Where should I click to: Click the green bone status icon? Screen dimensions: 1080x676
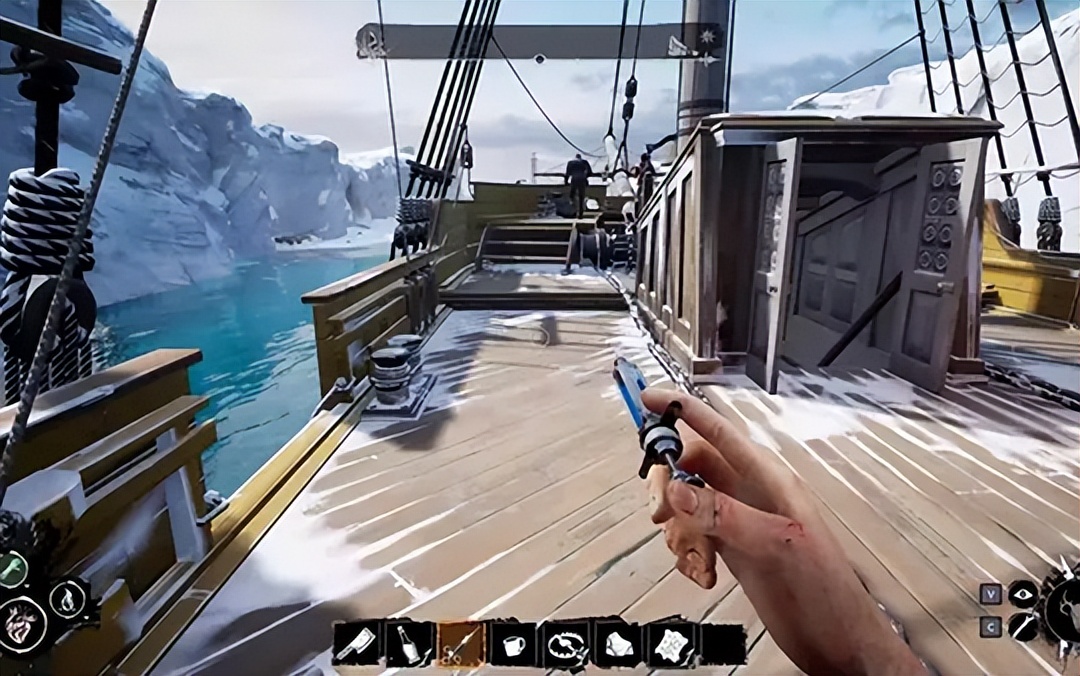[x=12, y=570]
